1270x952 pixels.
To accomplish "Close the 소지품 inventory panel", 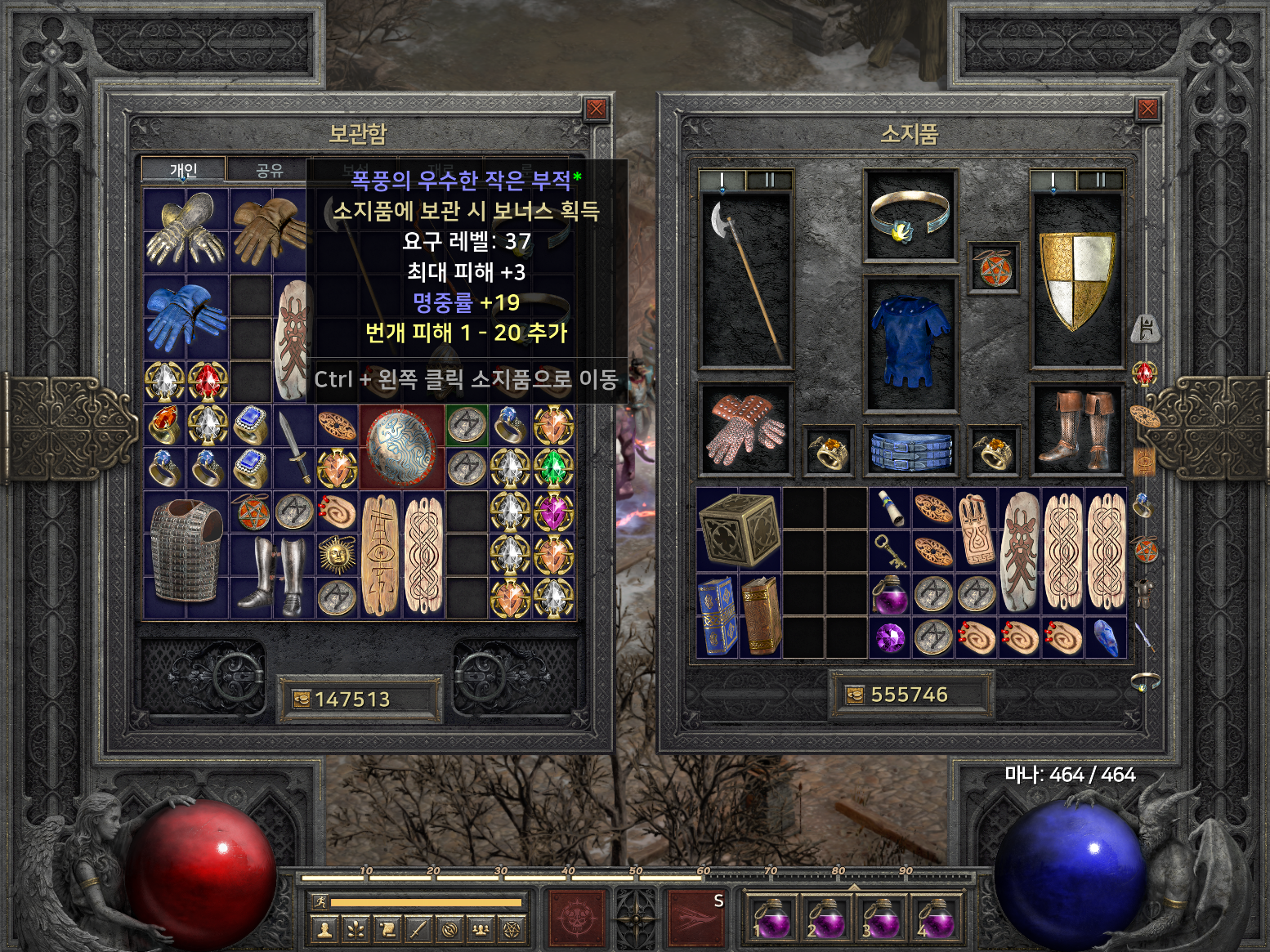I will pos(1147,110).
